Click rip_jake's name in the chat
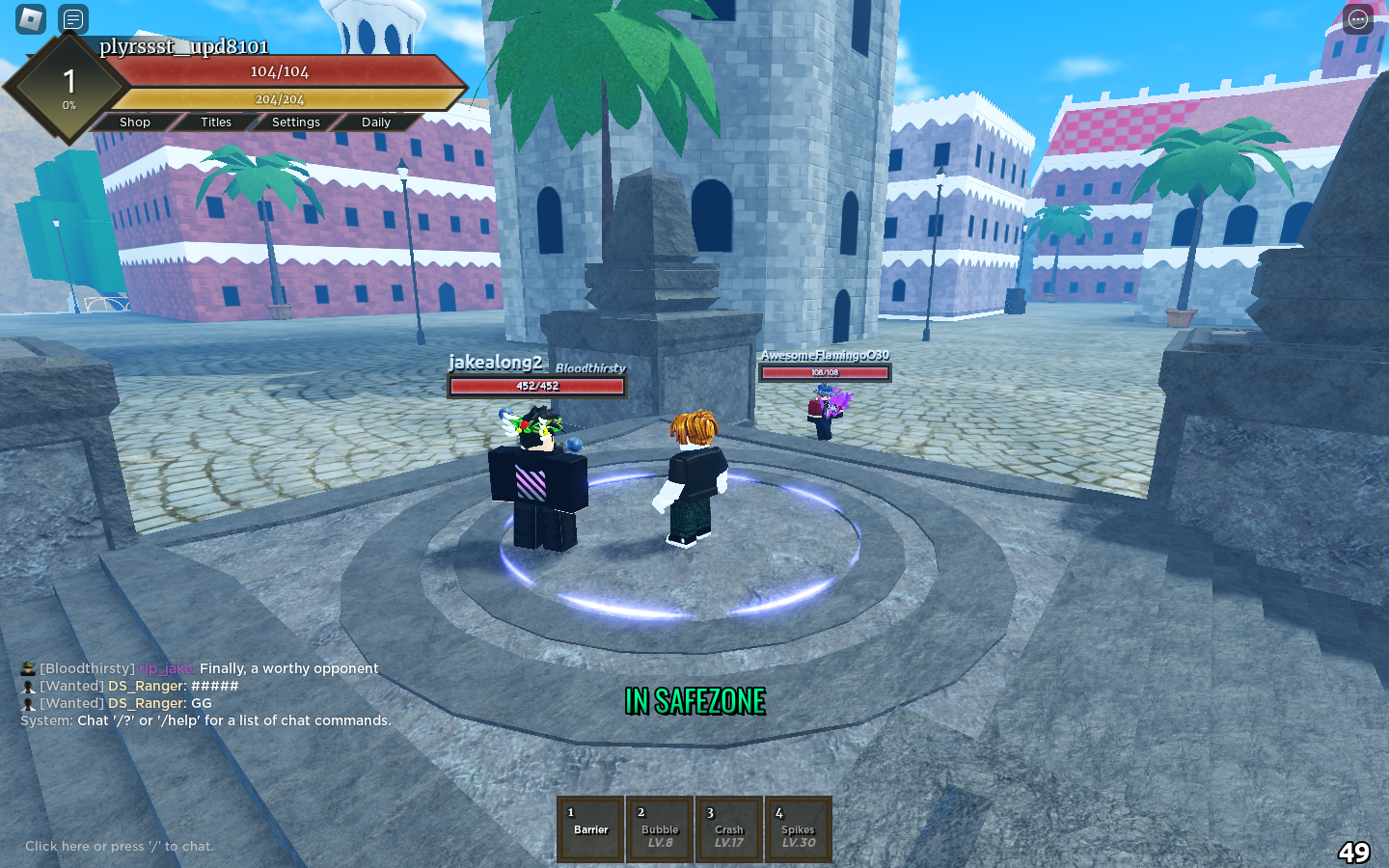Image resolution: width=1389 pixels, height=868 pixels. click(166, 668)
